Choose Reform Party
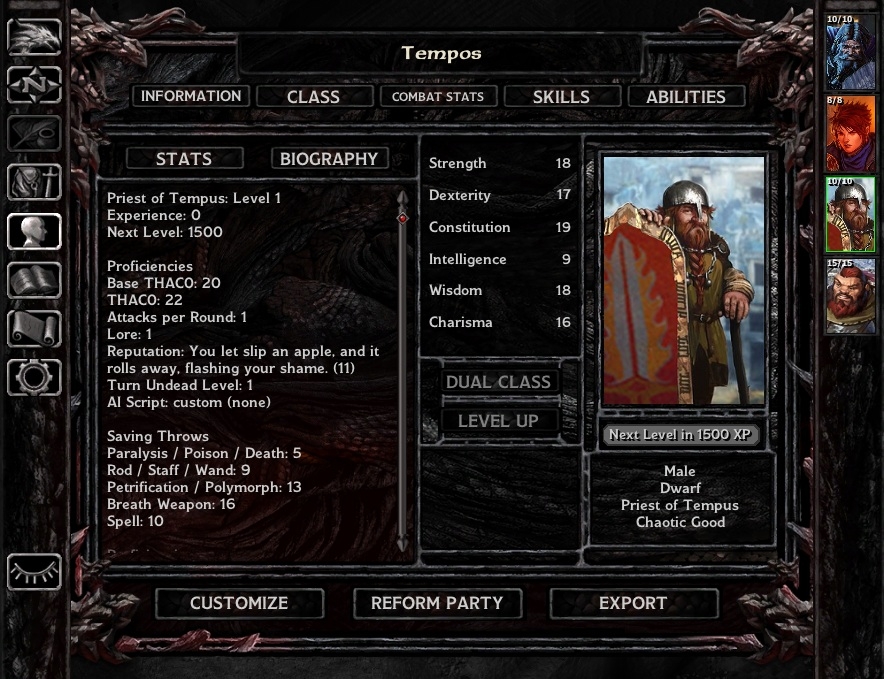Image resolution: width=884 pixels, height=679 pixels. coord(436,603)
